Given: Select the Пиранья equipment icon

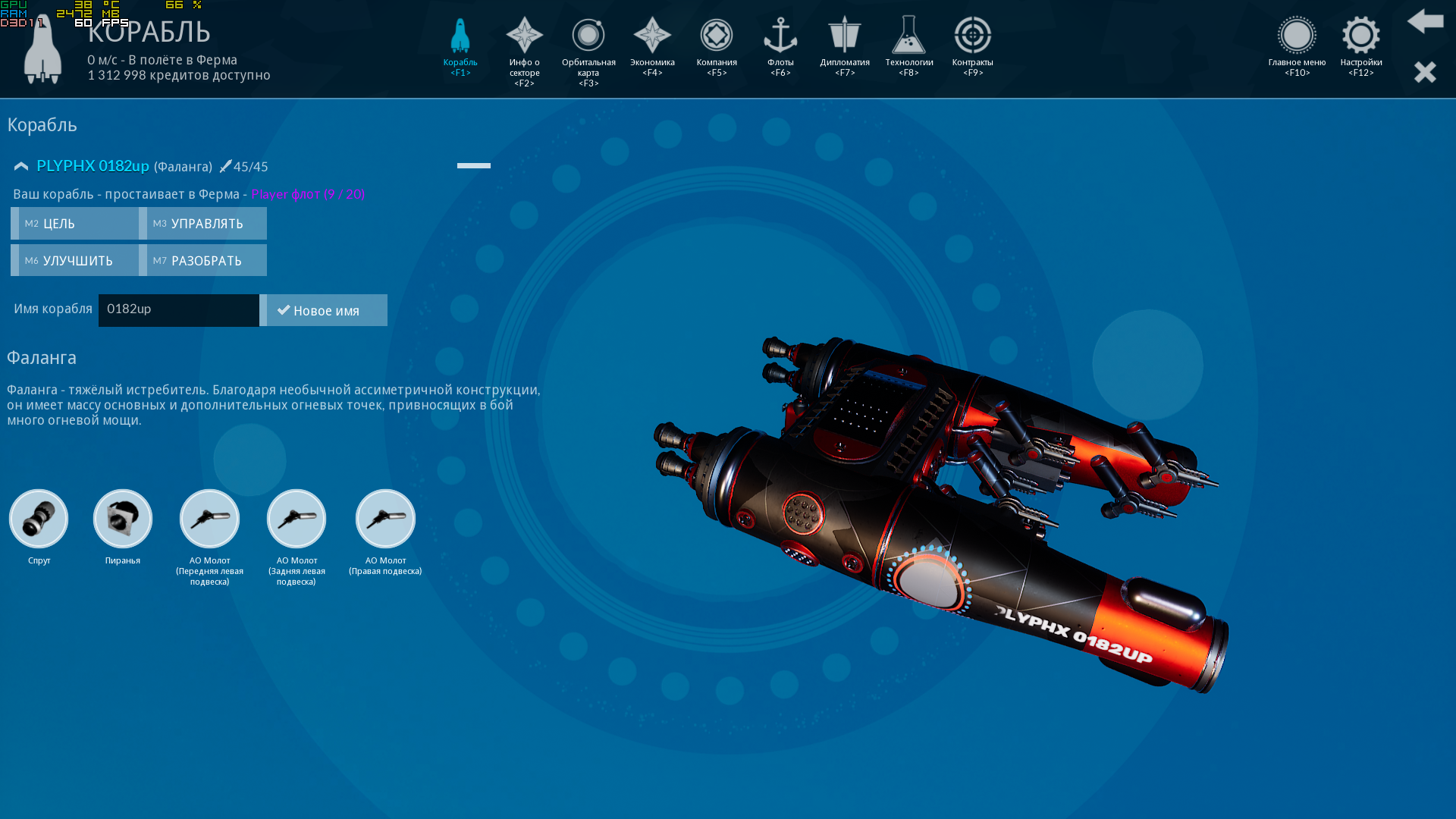Looking at the screenshot, I should coord(123,519).
